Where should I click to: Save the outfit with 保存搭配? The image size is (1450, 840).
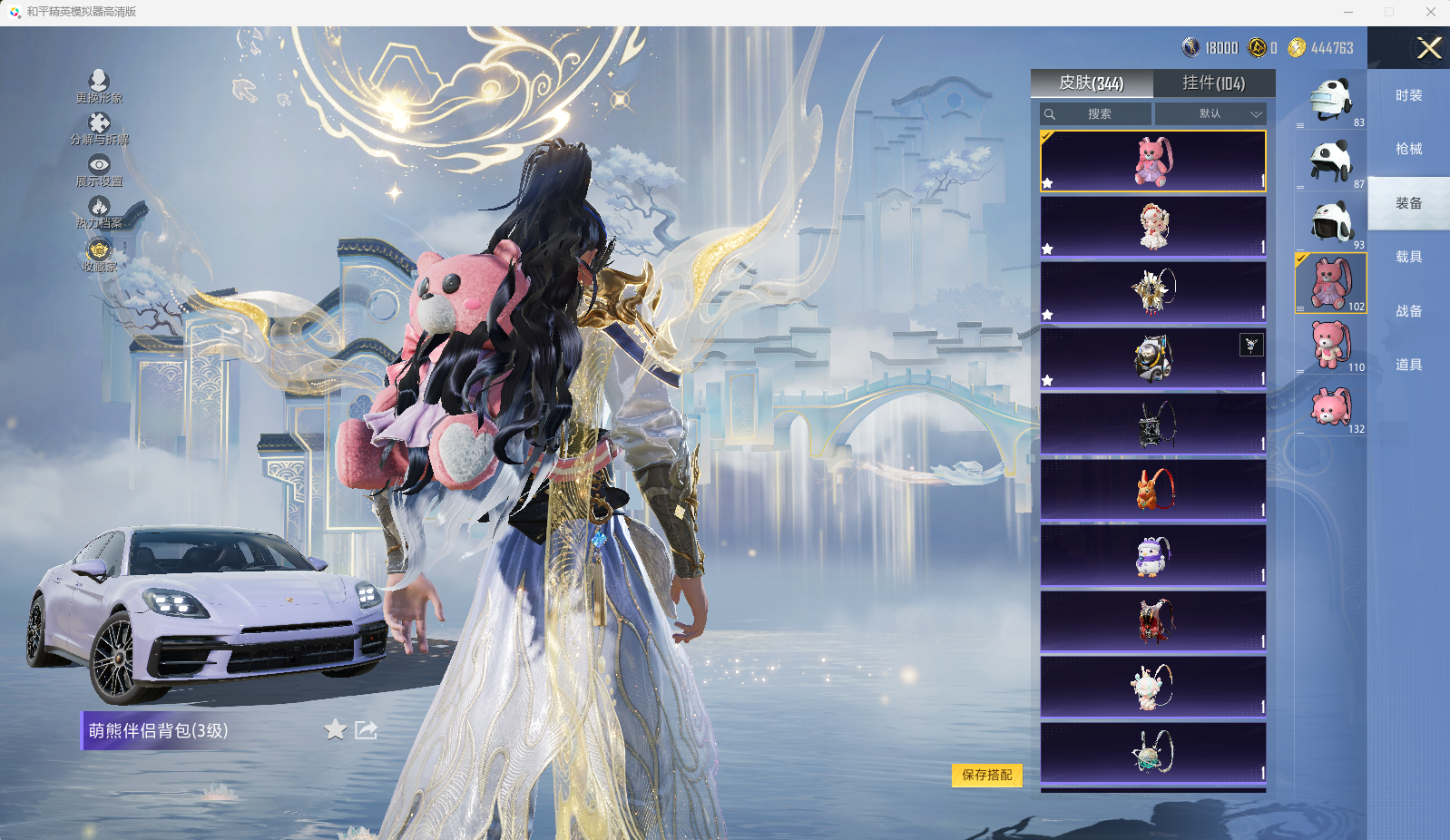pyautogui.click(x=986, y=775)
